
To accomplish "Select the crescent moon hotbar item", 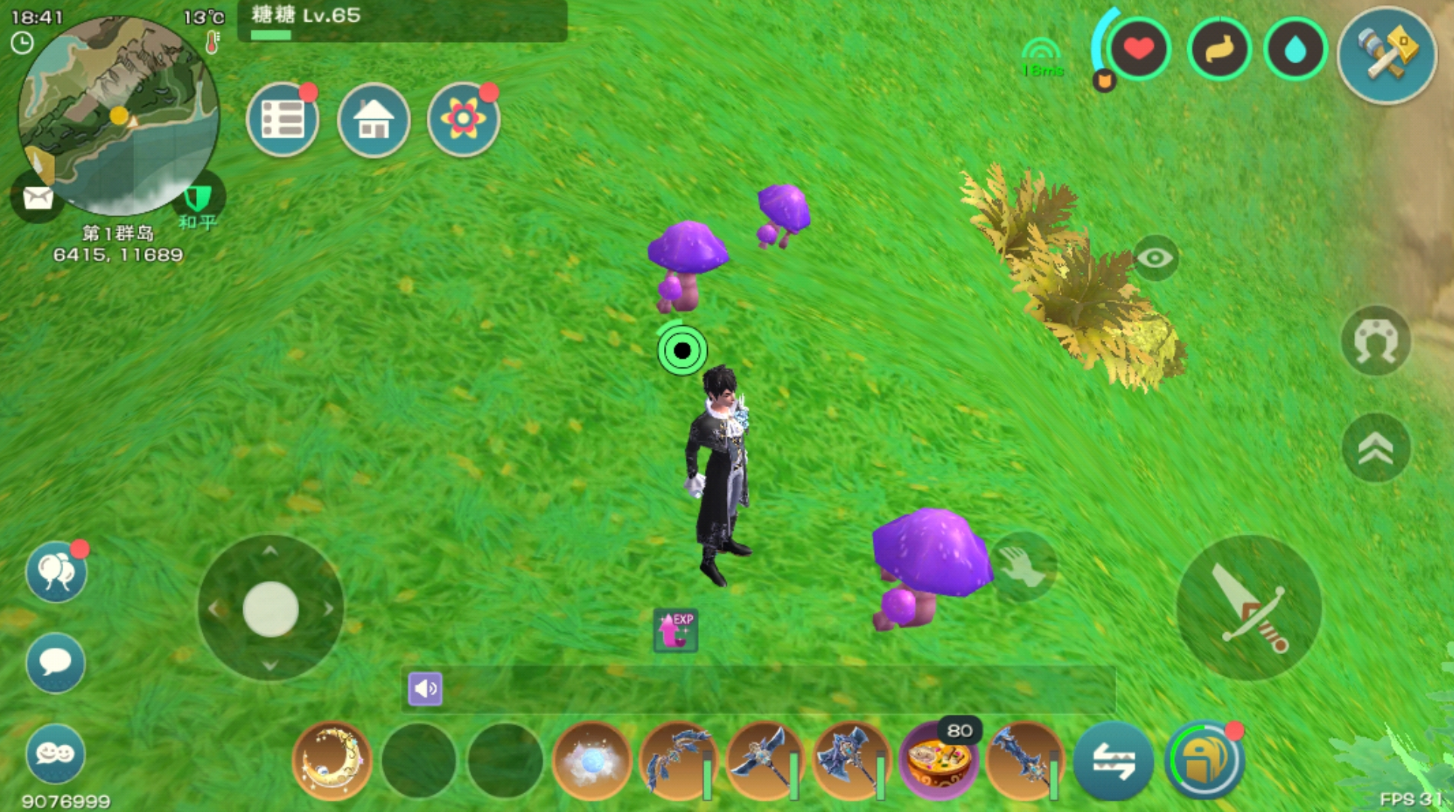I will [x=332, y=761].
